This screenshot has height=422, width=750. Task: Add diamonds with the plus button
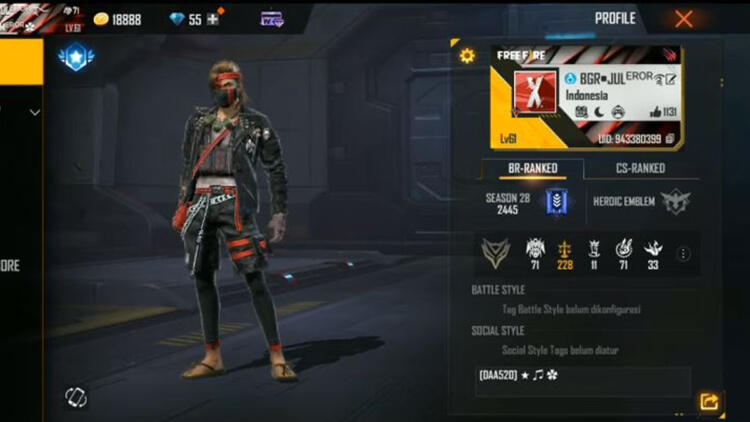(212, 19)
